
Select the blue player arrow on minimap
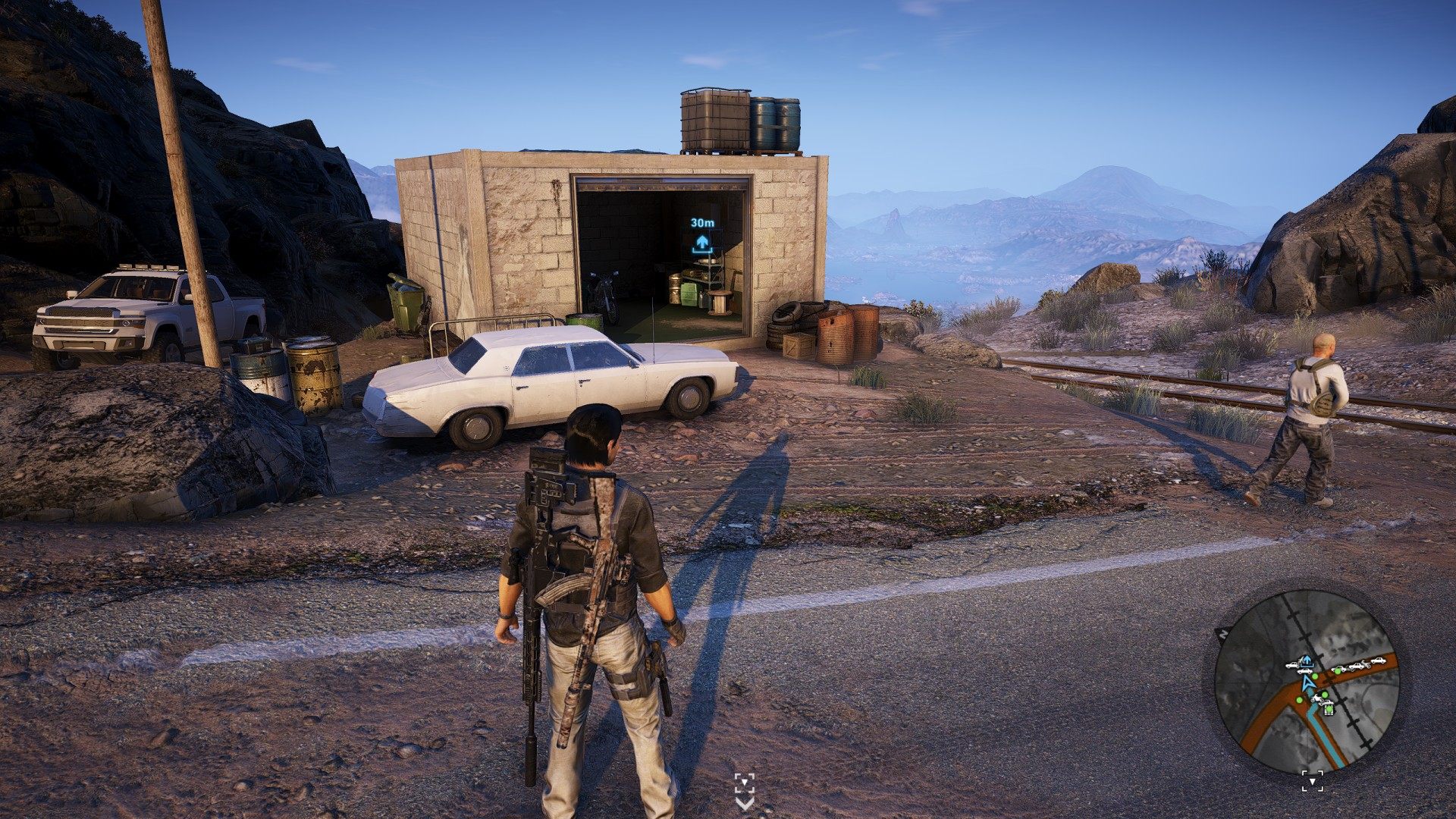[1306, 681]
